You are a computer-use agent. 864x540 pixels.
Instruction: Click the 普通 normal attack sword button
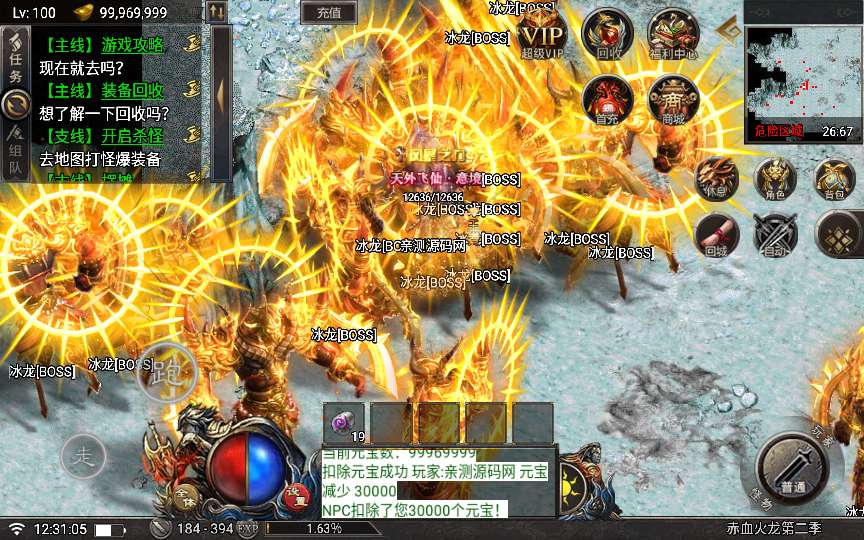click(x=794, y=468)
